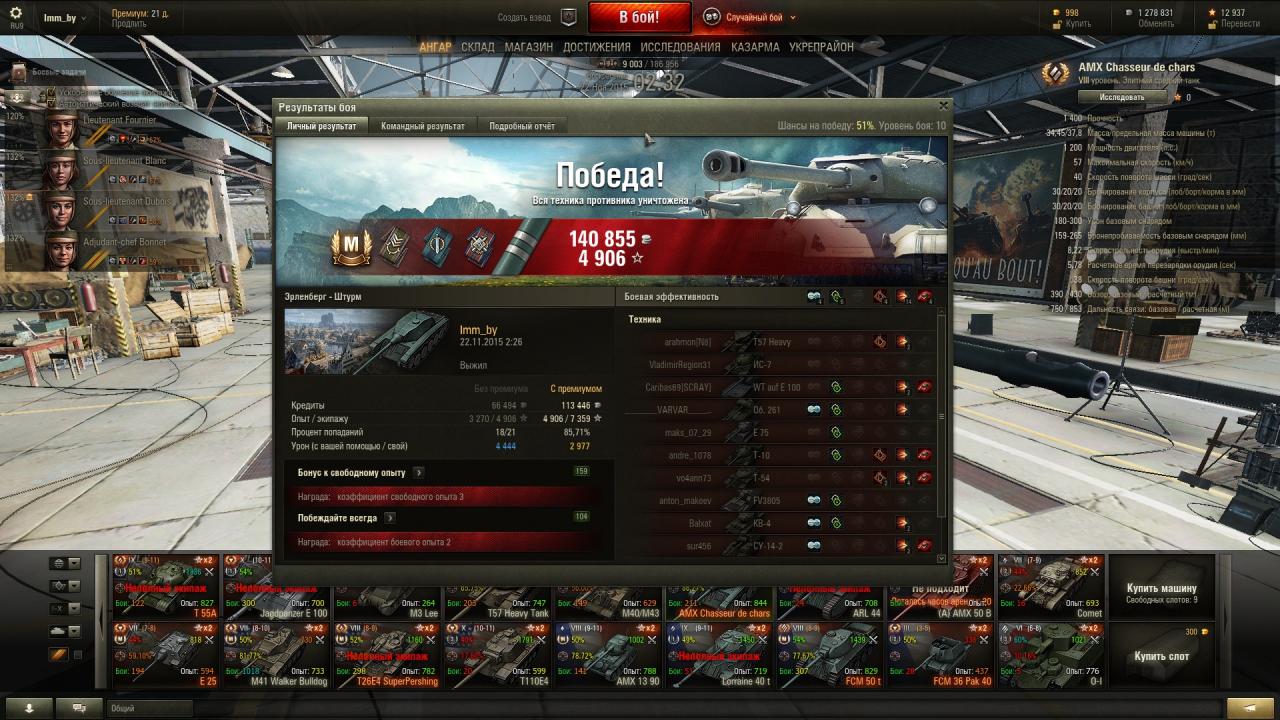Open the ДОСТИЖЕНИЯ section
Screen dimensions: 1280x720
coord(596,47)
